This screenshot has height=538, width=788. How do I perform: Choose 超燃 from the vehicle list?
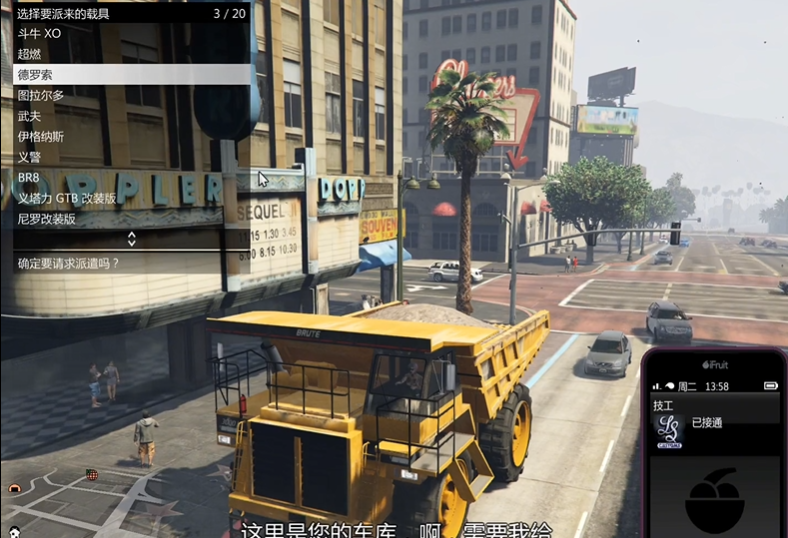click(x=30, y=54)
